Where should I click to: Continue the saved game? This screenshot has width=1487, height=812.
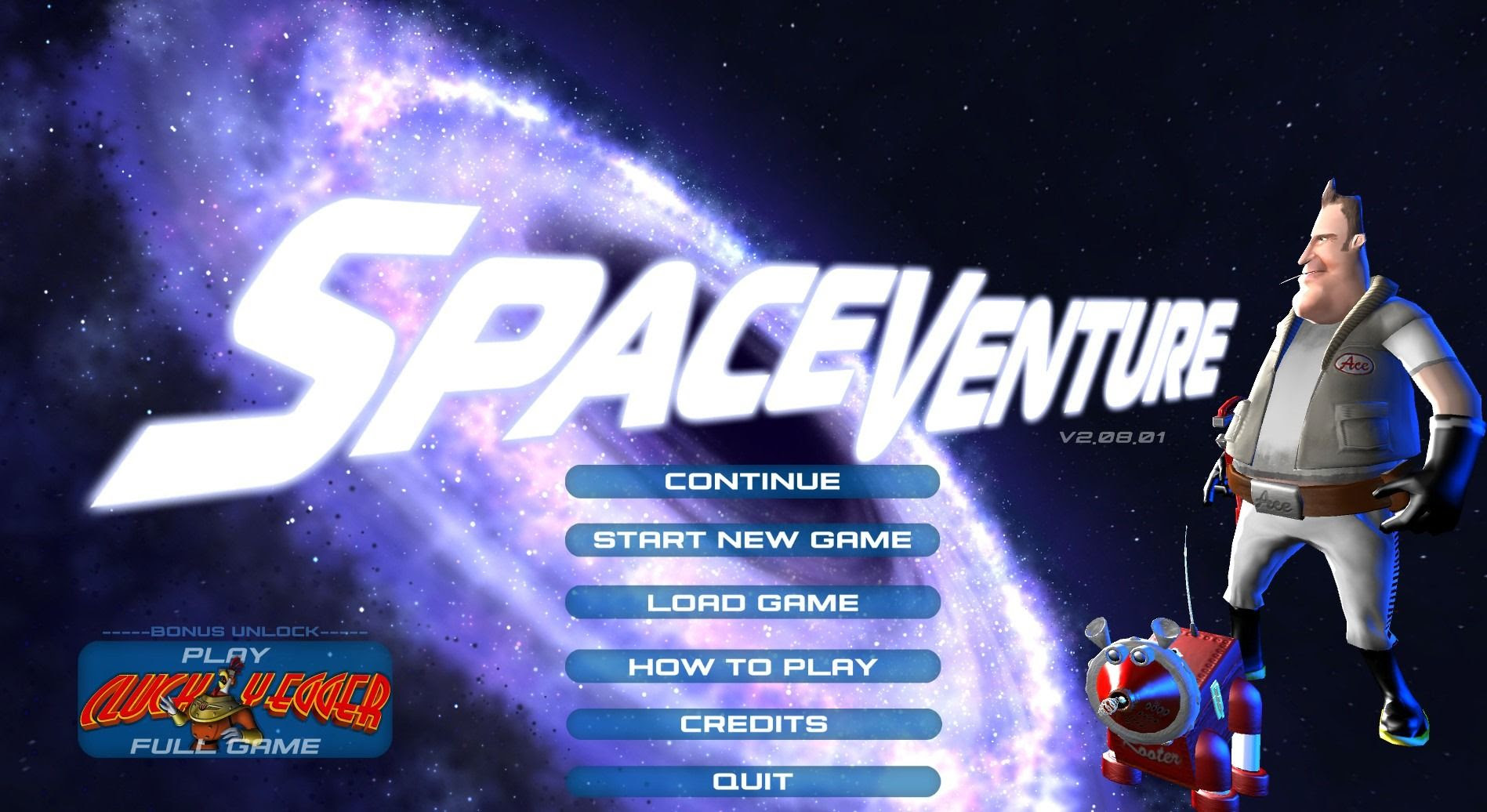coord(752,481)
